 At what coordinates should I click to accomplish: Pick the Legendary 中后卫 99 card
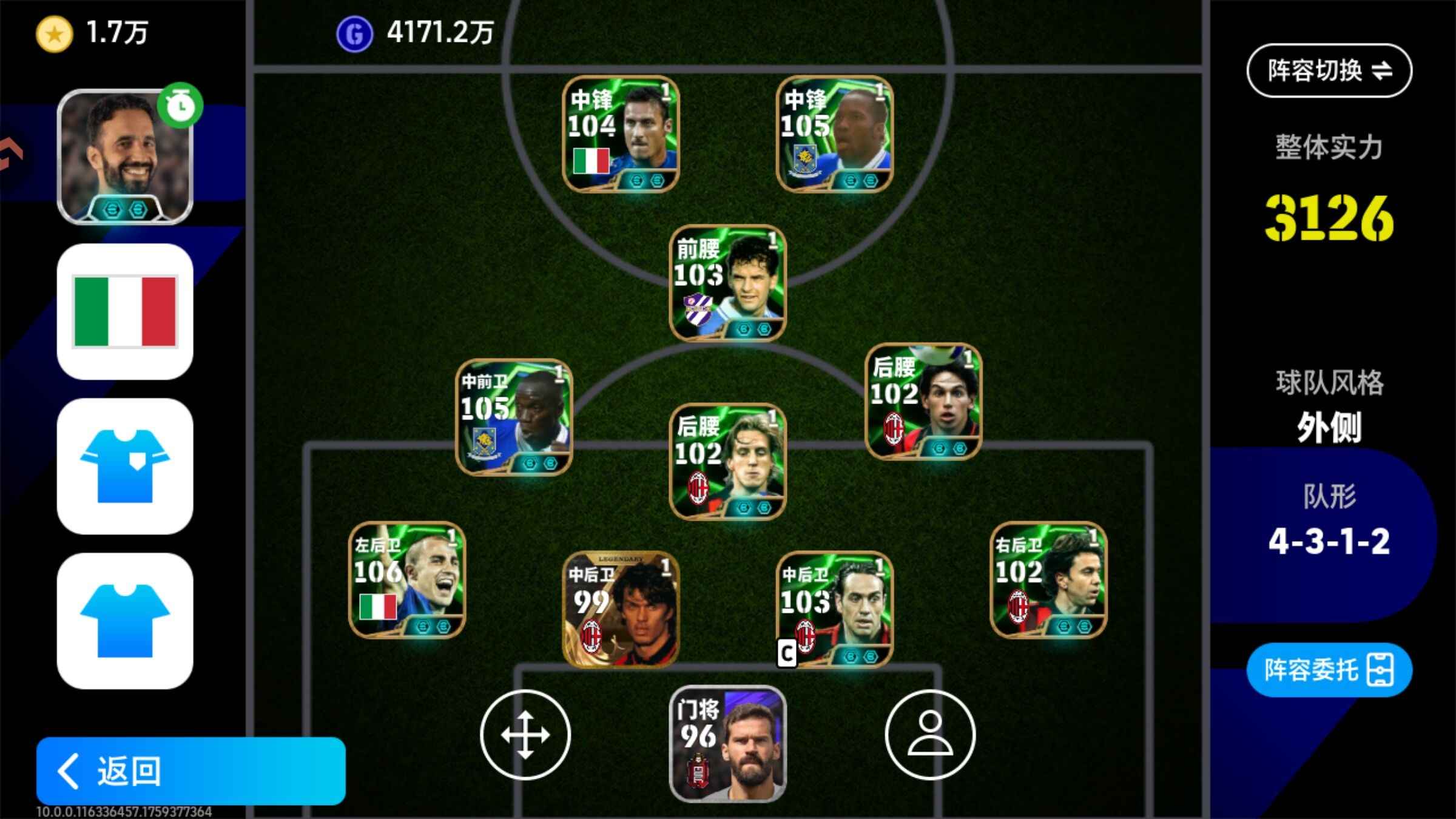621,609
